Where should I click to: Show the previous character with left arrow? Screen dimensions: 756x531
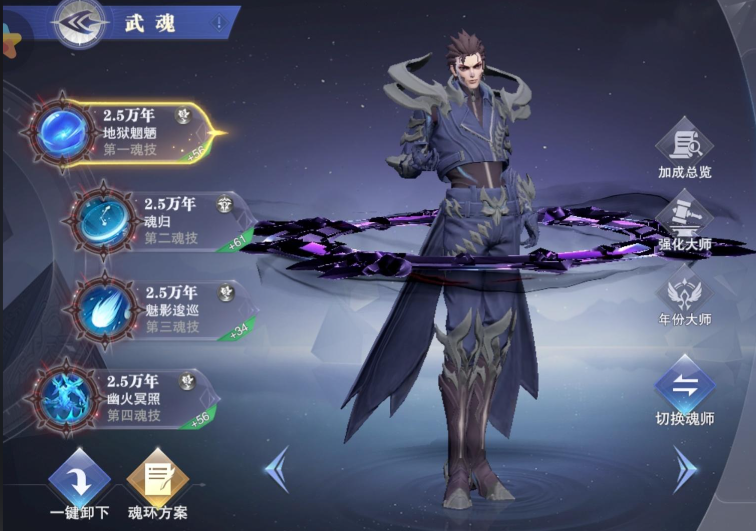(x=277, y=467)
